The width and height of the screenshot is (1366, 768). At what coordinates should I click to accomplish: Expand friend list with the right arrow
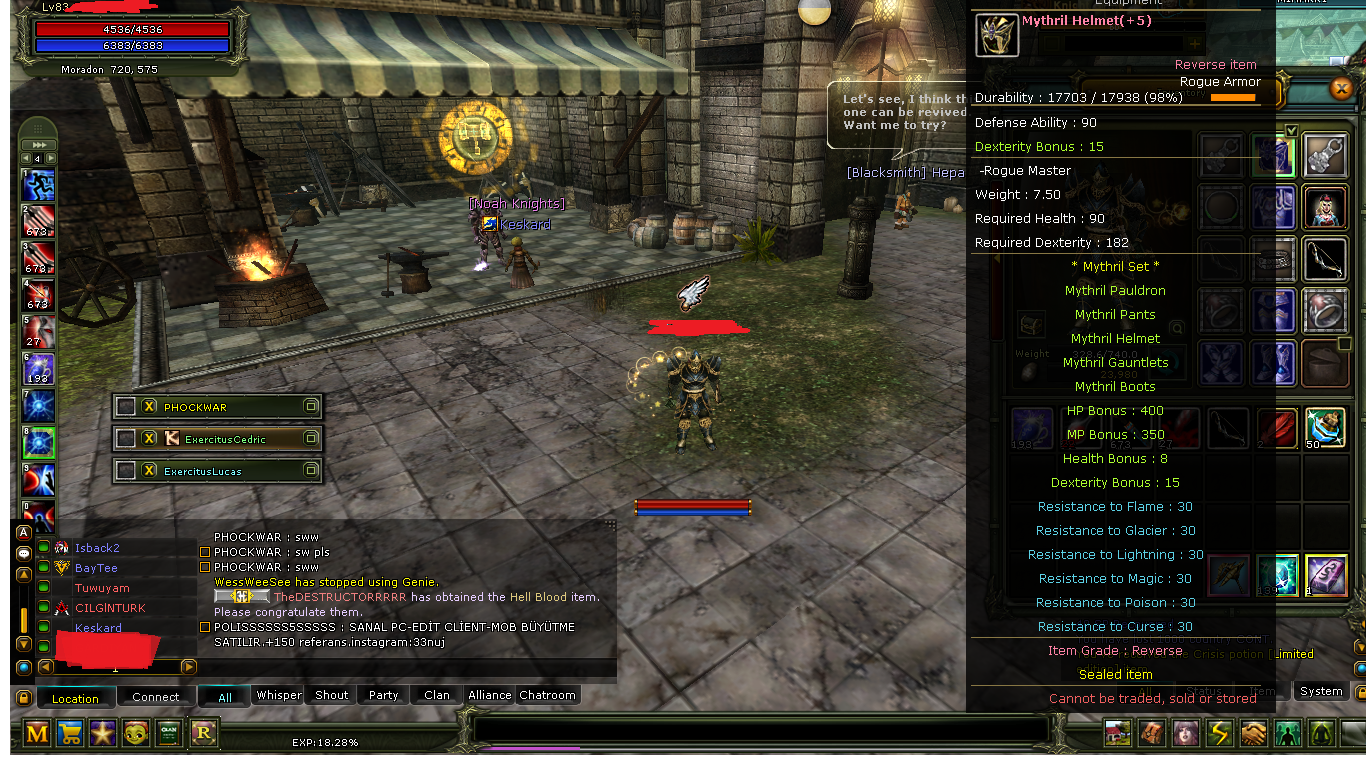click(188, 666)
